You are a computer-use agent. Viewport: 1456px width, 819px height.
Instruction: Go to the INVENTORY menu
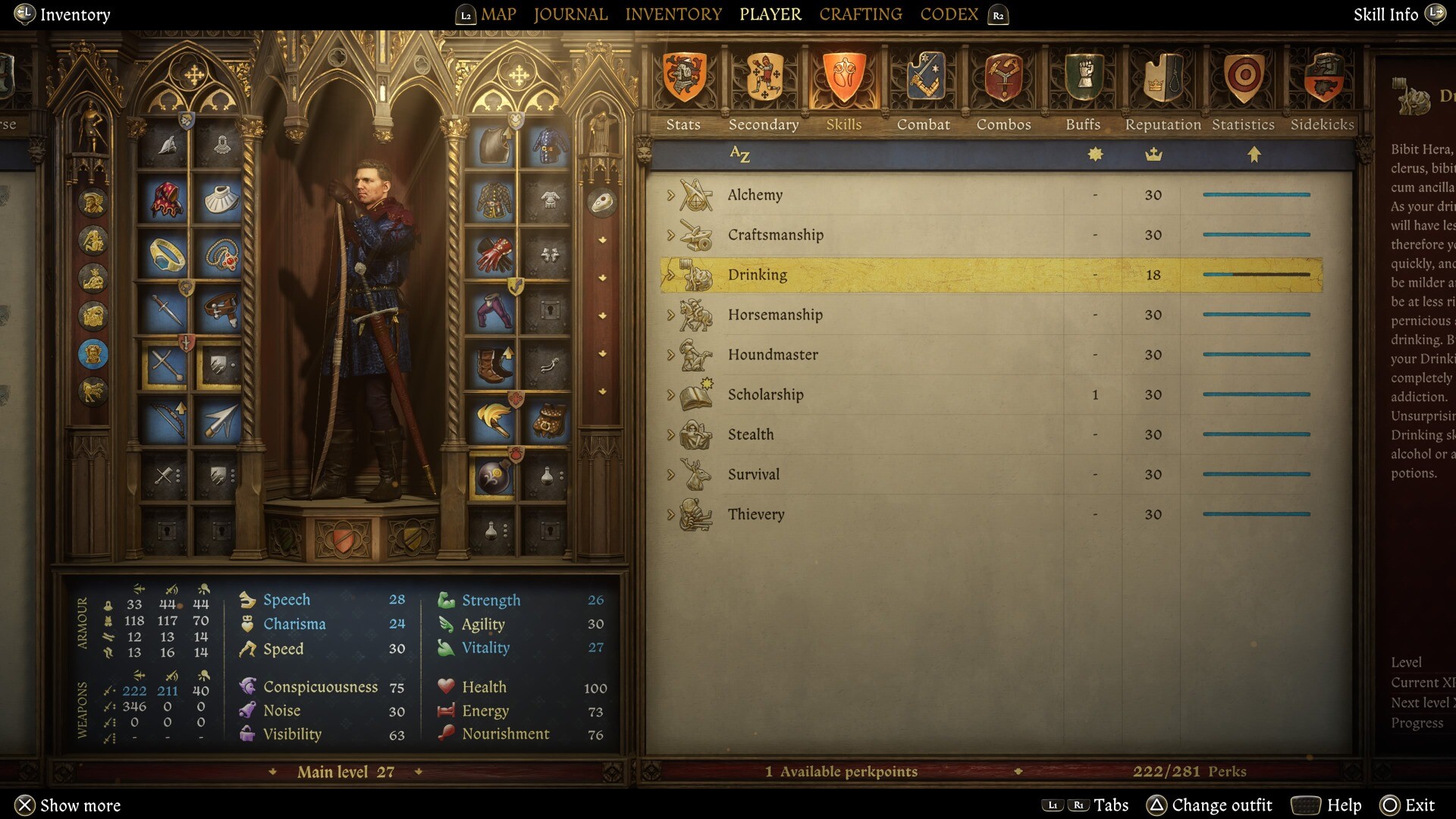673,14
